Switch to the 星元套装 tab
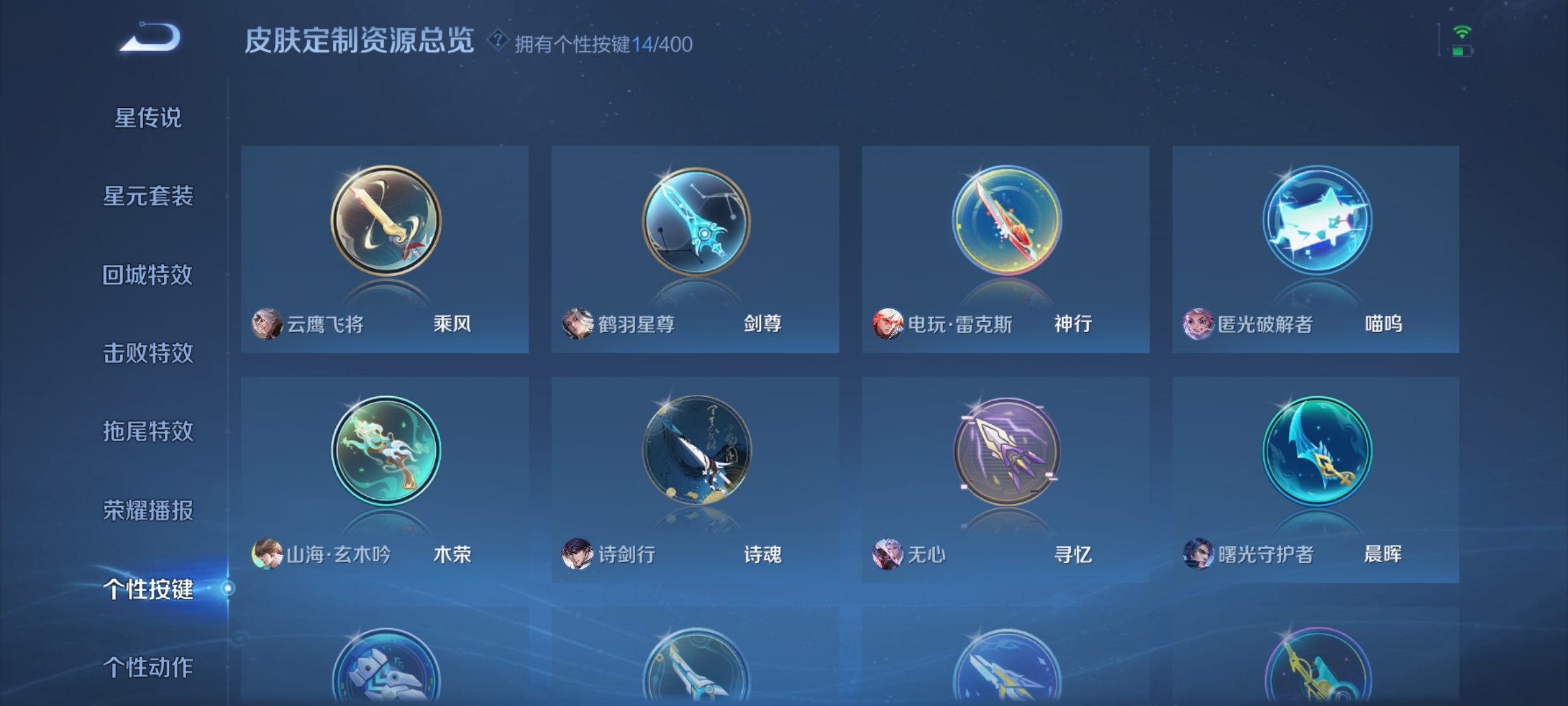 point(149,196)
